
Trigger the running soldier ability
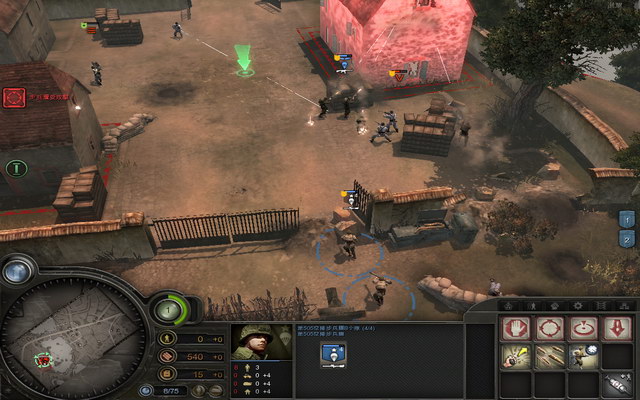point(583,356)
